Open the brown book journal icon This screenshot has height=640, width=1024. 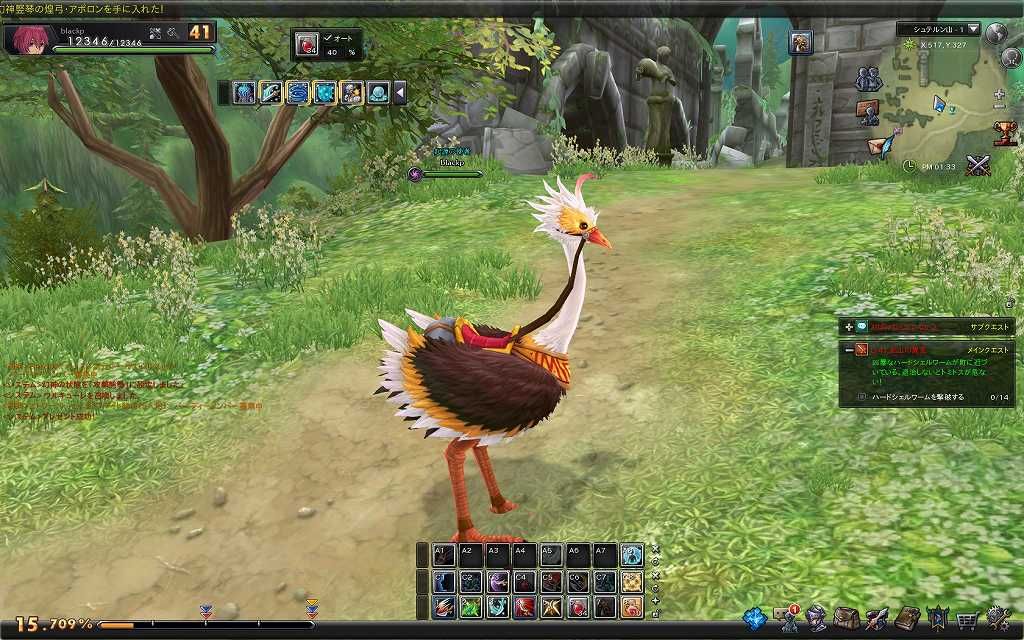coord(907,618)
